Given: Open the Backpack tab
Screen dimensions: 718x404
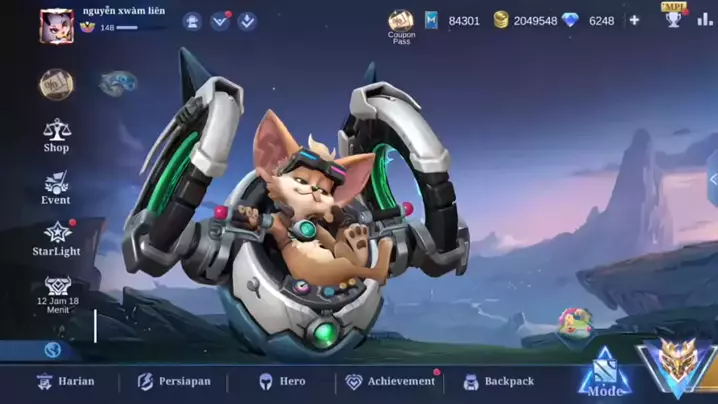Looking at the screenshot, I should point(498,381).
